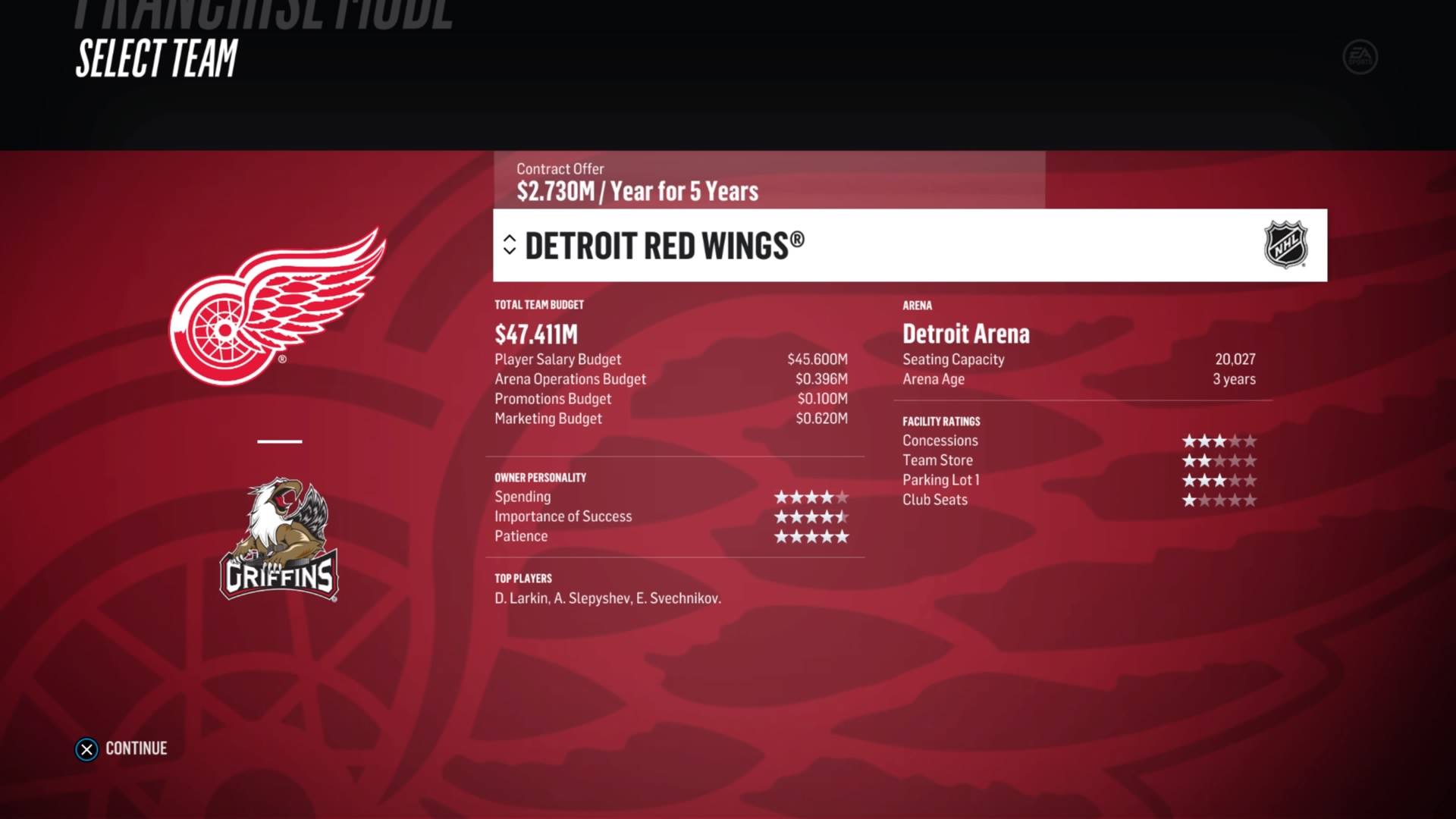The image size is (1456, 819).
Task: Click the up/down arrows beside the team name
Action: point(510,244)
